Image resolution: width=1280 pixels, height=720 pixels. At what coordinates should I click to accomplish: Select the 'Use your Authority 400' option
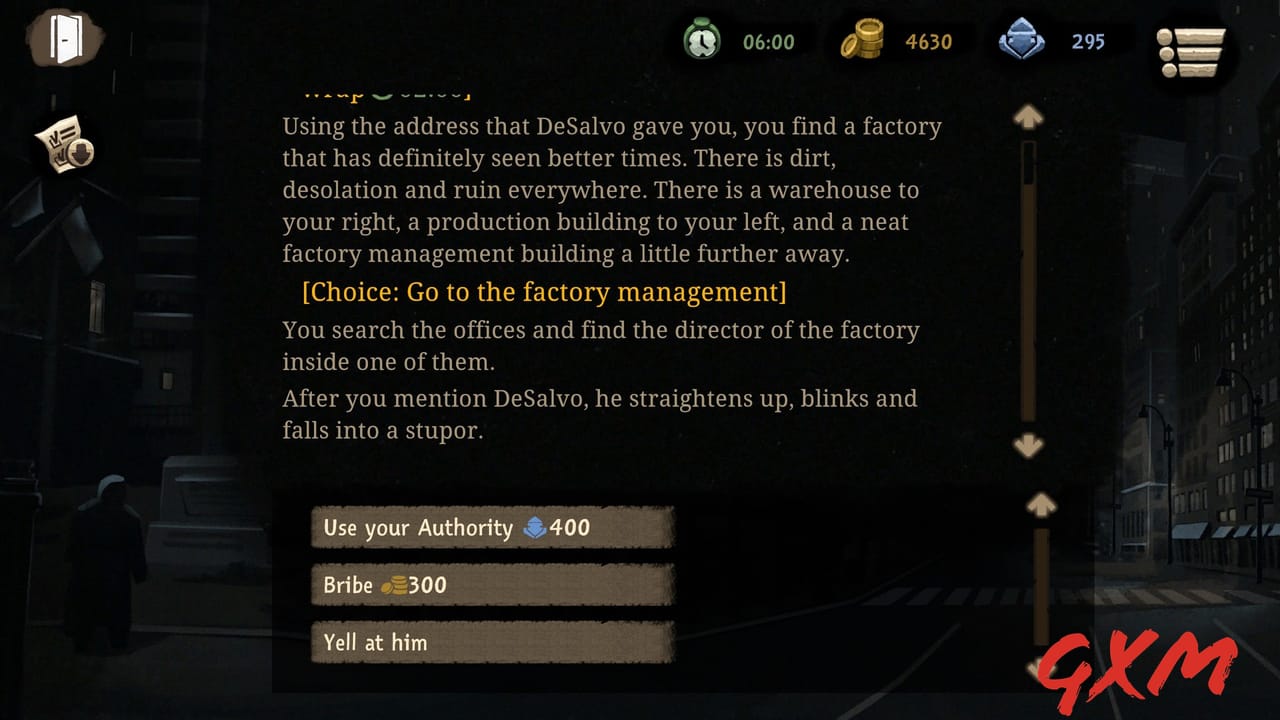490,528
